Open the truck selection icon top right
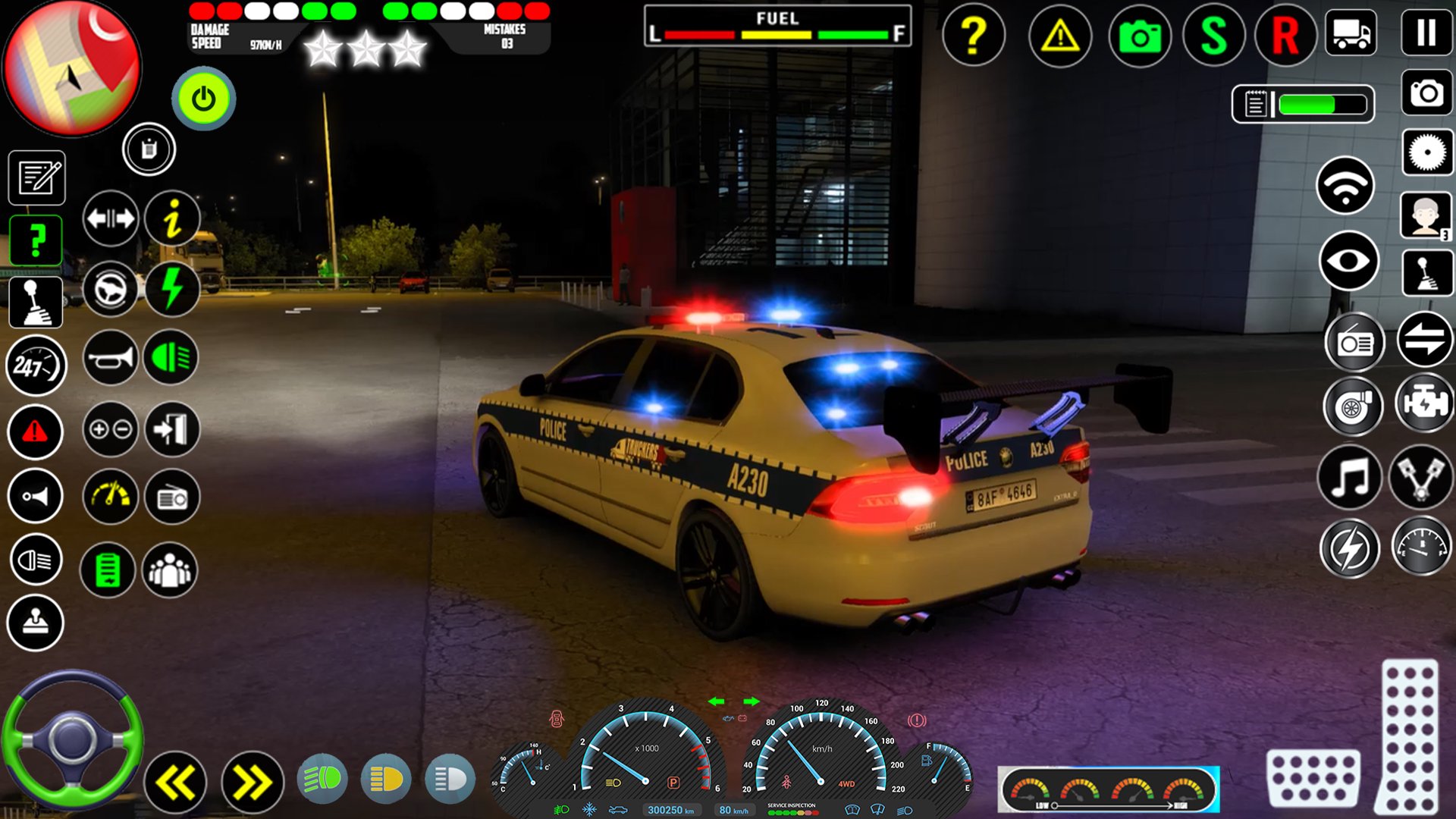The image size is (1456, 819). click(x=1351, y=33)
